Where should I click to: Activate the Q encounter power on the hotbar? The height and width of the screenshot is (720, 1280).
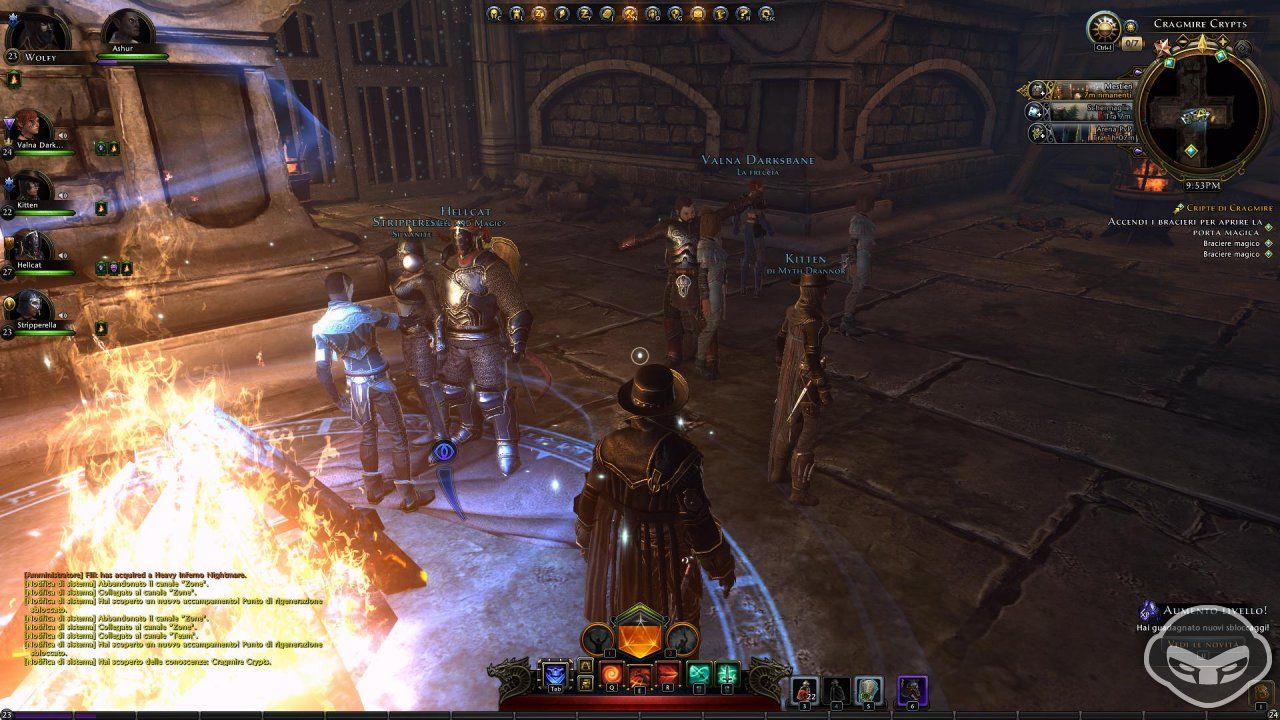[x=611, y=672]
